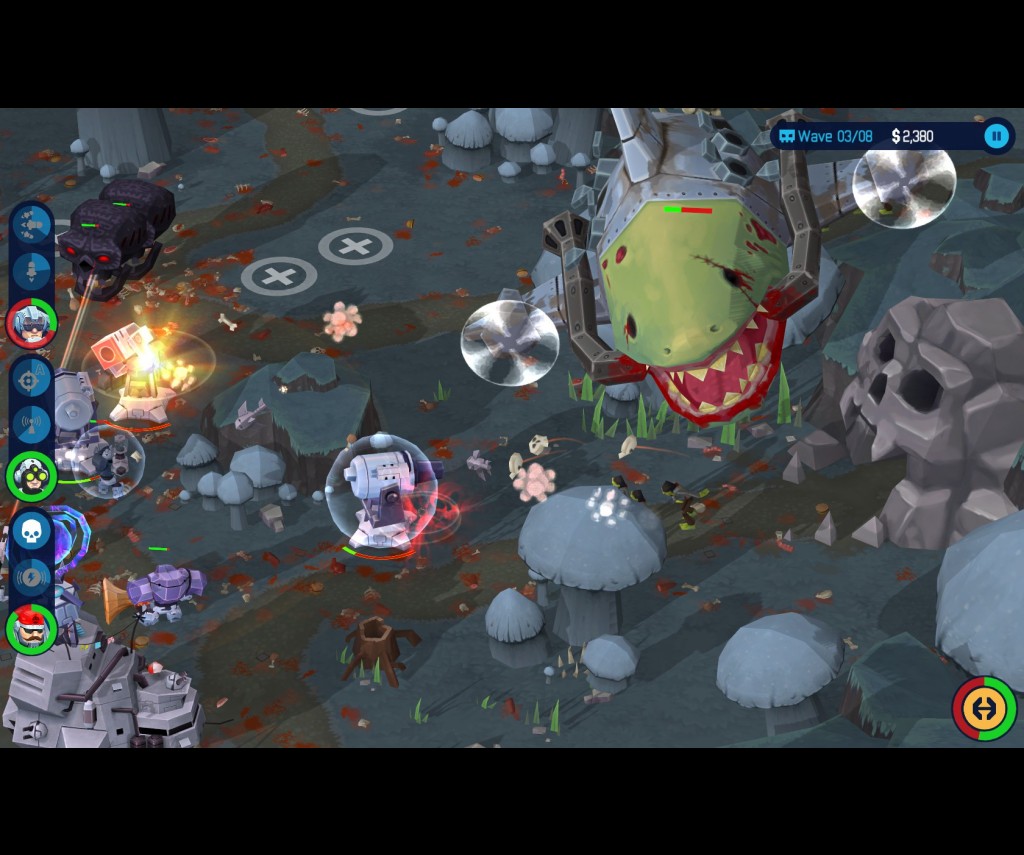Trigger the auto-target crosshair ability
The image size is (1024, 855).
tap(32, 378)
